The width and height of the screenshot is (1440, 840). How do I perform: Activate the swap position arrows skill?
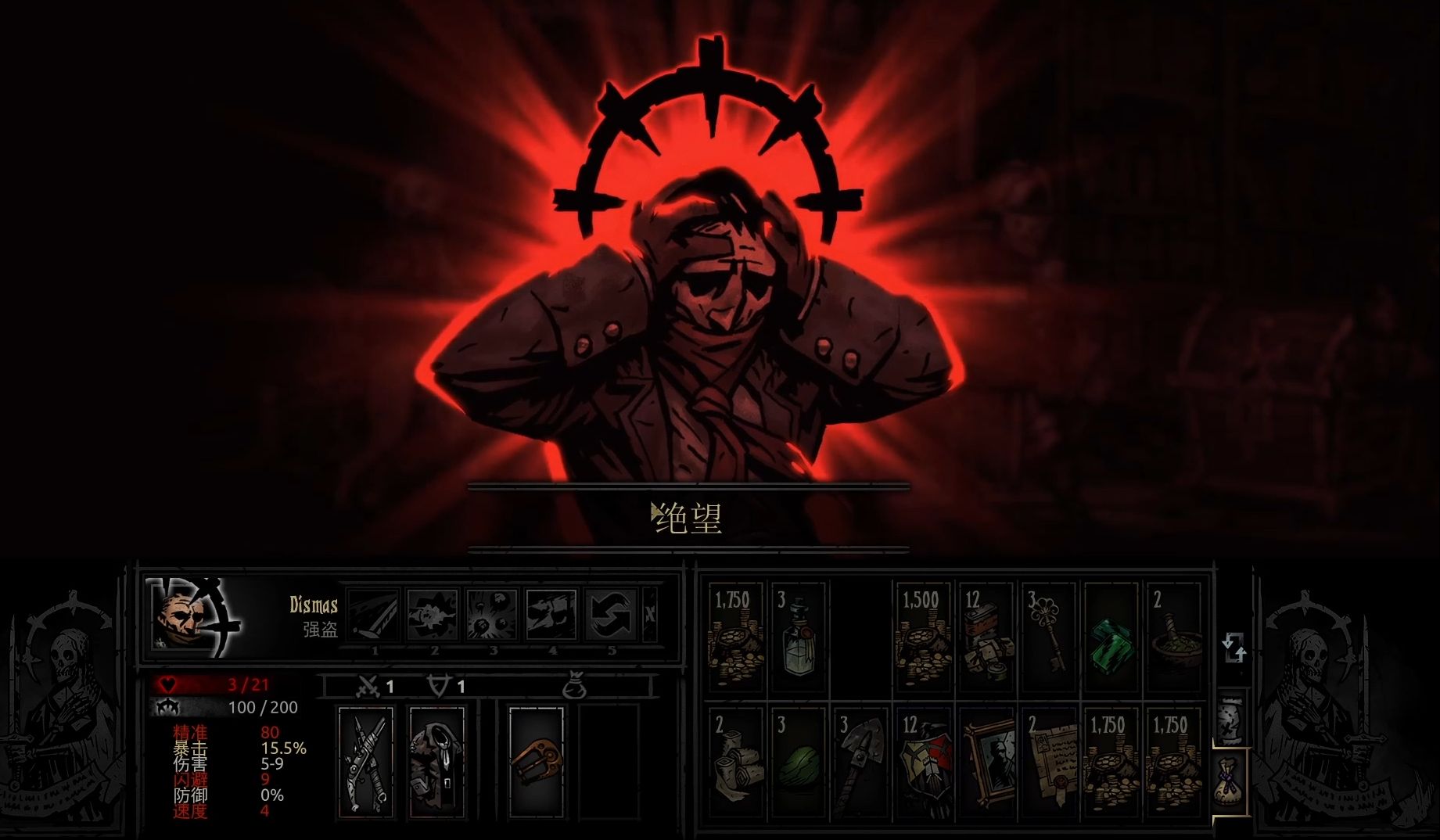point(612,615)
